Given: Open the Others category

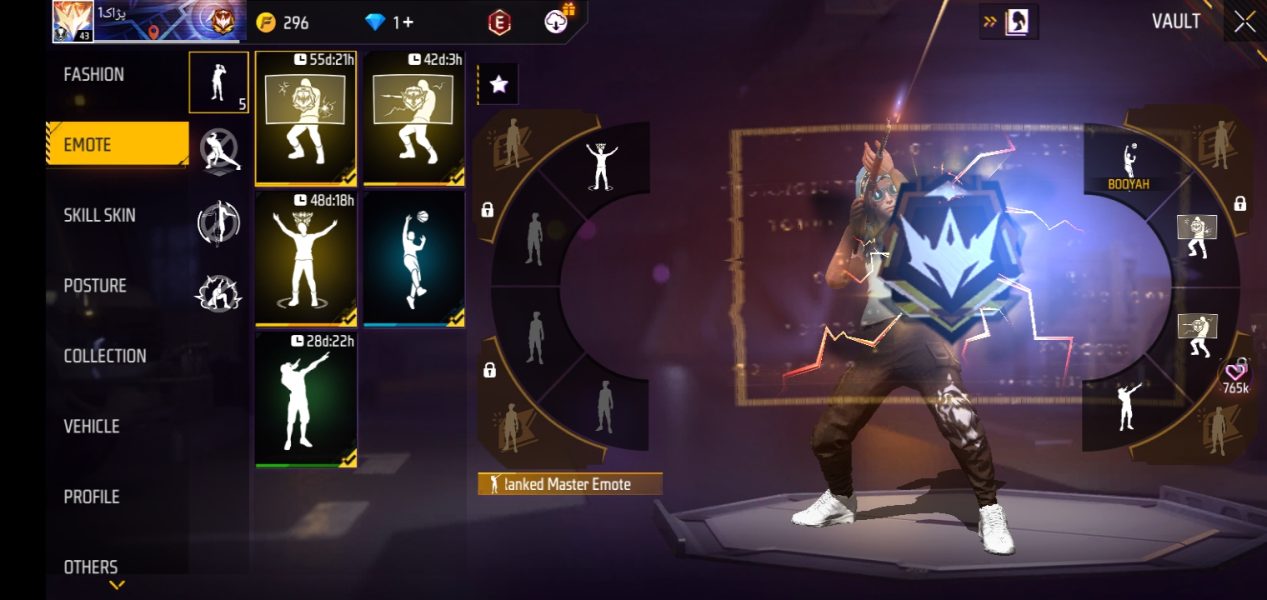Looking at the screenshot, I should coord(91,567).
